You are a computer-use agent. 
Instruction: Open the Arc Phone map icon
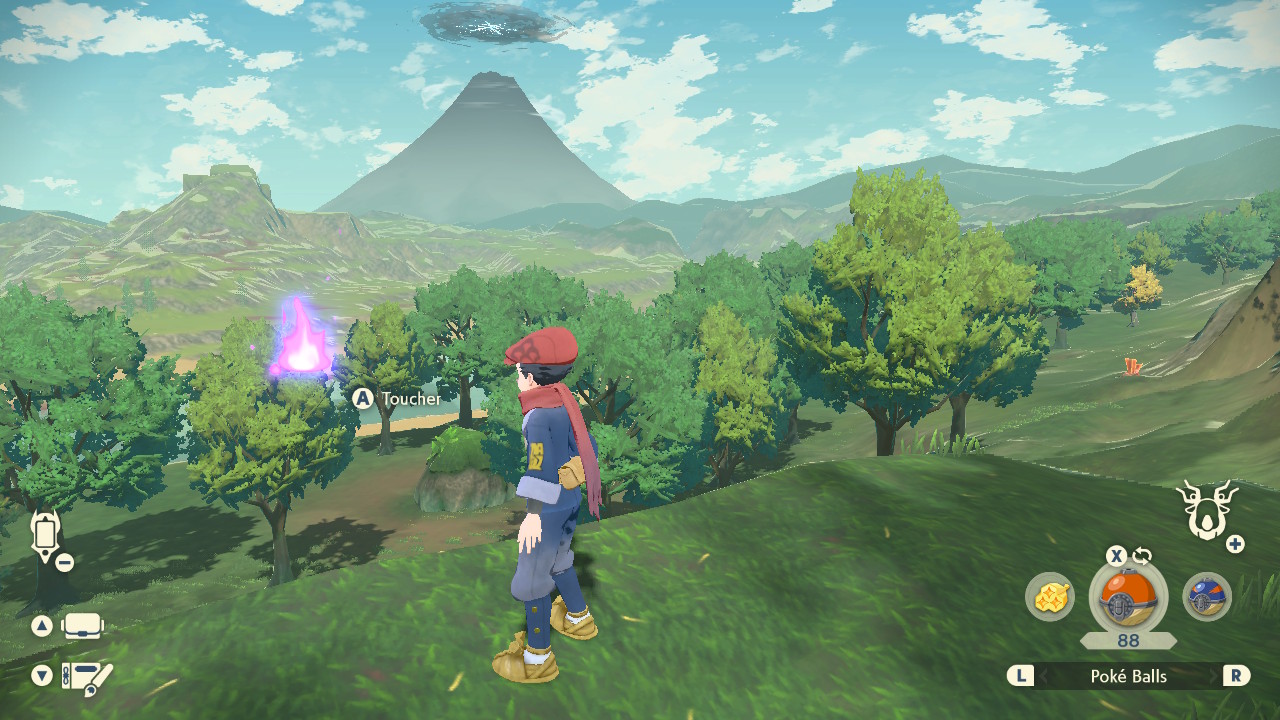coord(45,534)
